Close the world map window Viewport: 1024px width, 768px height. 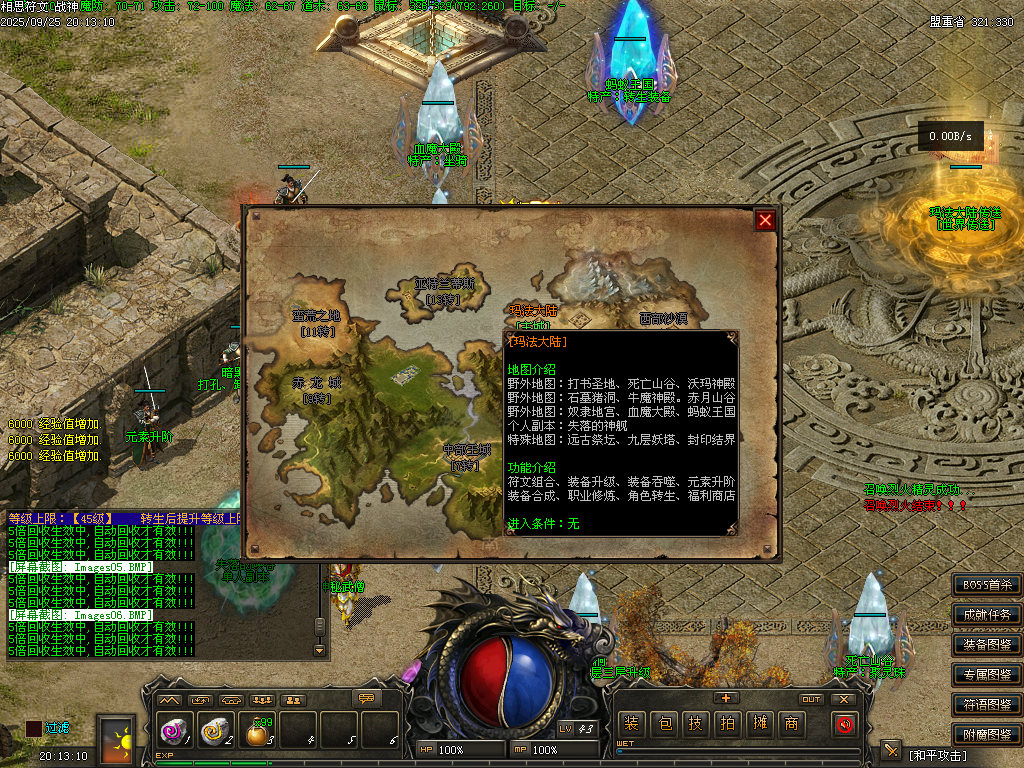765,220
